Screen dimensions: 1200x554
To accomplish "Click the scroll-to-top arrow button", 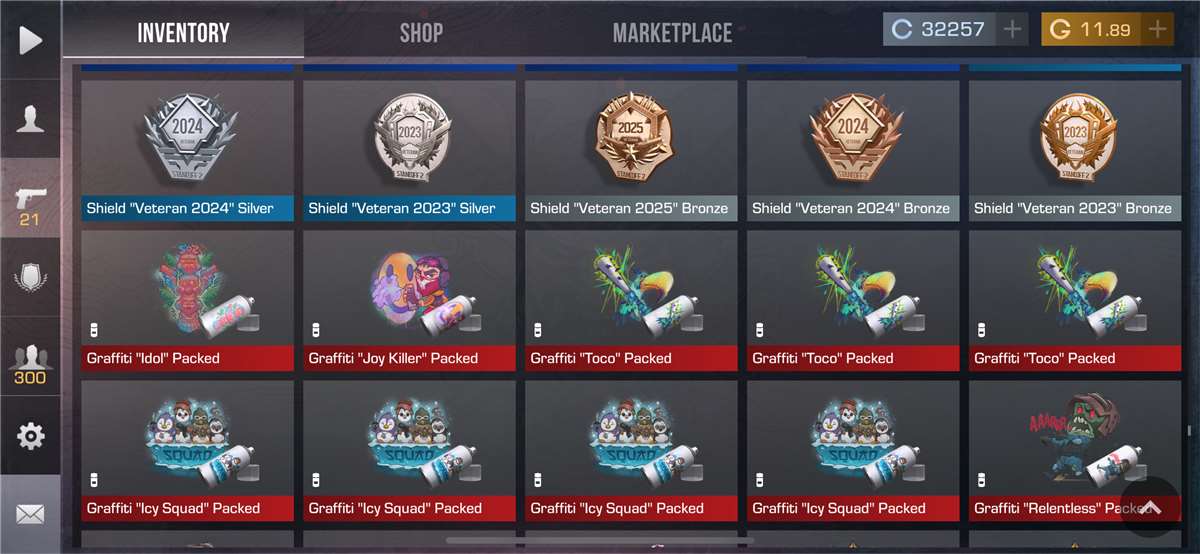I will [1150, 508].
